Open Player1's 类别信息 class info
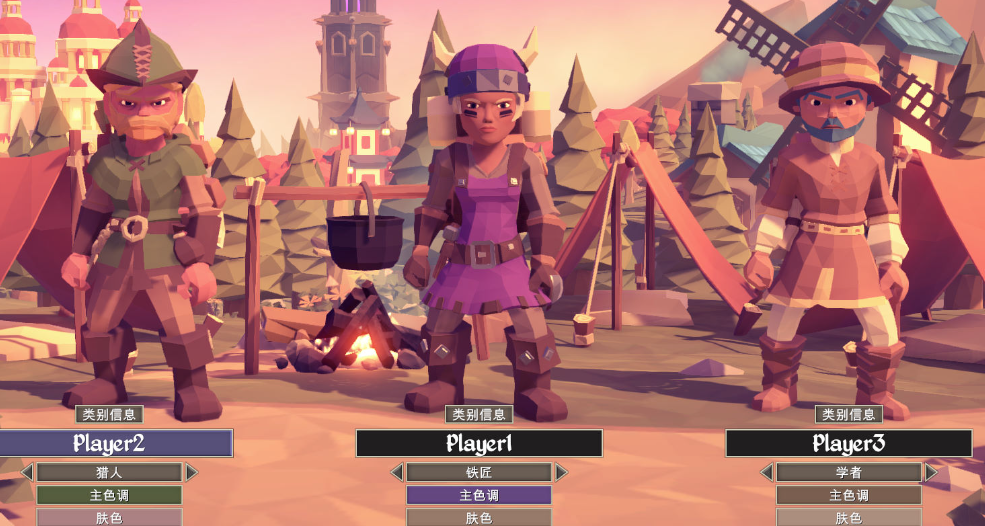 tap(479, 414)
